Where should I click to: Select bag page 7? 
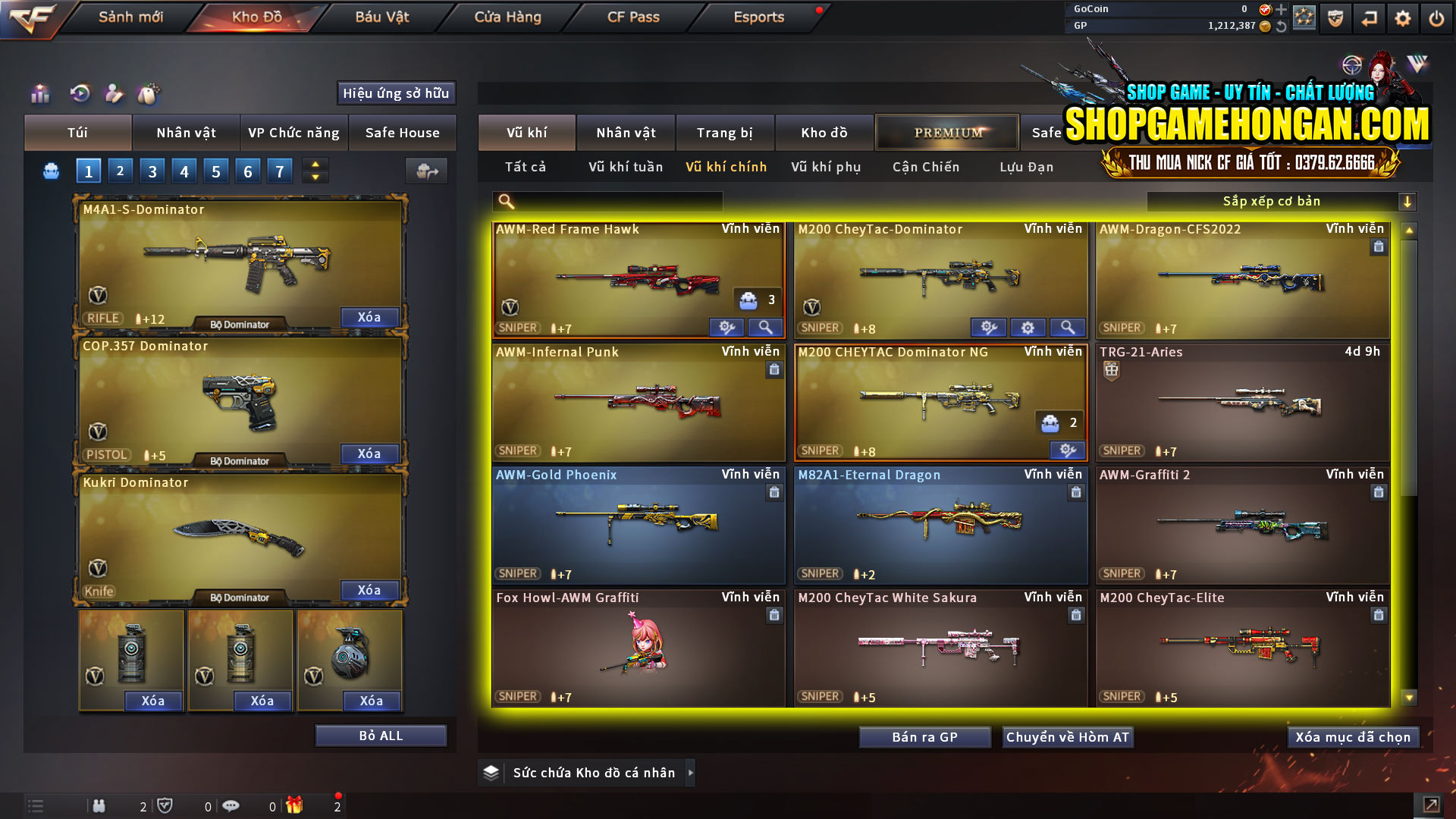coord(279,171)
